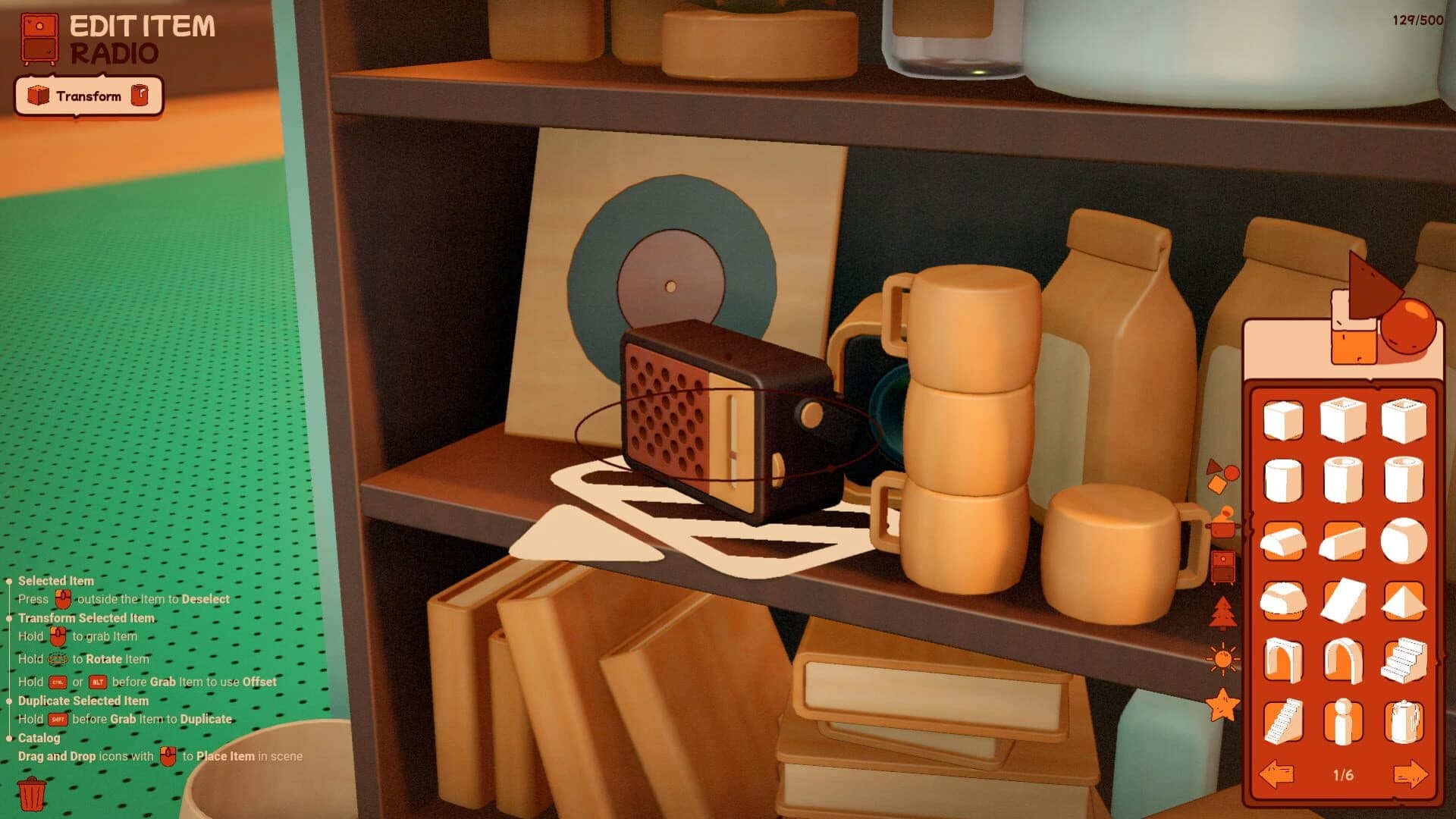Screen dimensions: 1456x819
Task: Toggle the Transform mode switch
Action: pyautogui.click(x=87, y=96)
